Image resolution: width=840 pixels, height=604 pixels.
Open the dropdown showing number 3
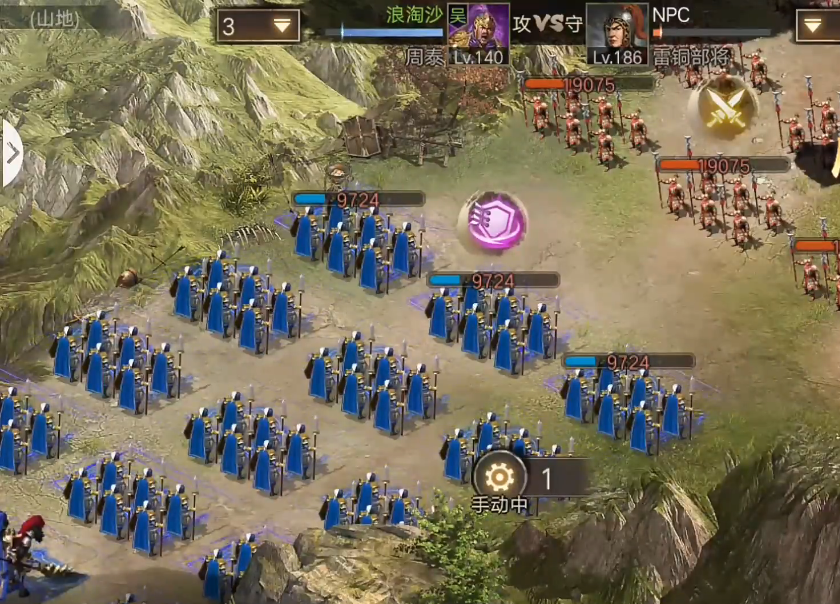(258, 26)
